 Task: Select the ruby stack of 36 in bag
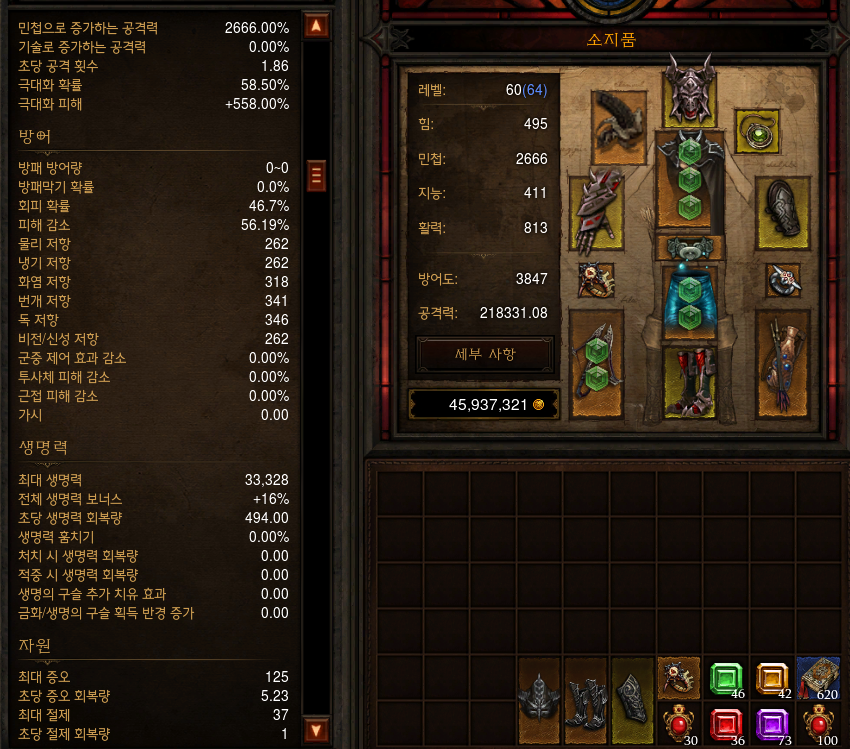click(x=727, y=724)
